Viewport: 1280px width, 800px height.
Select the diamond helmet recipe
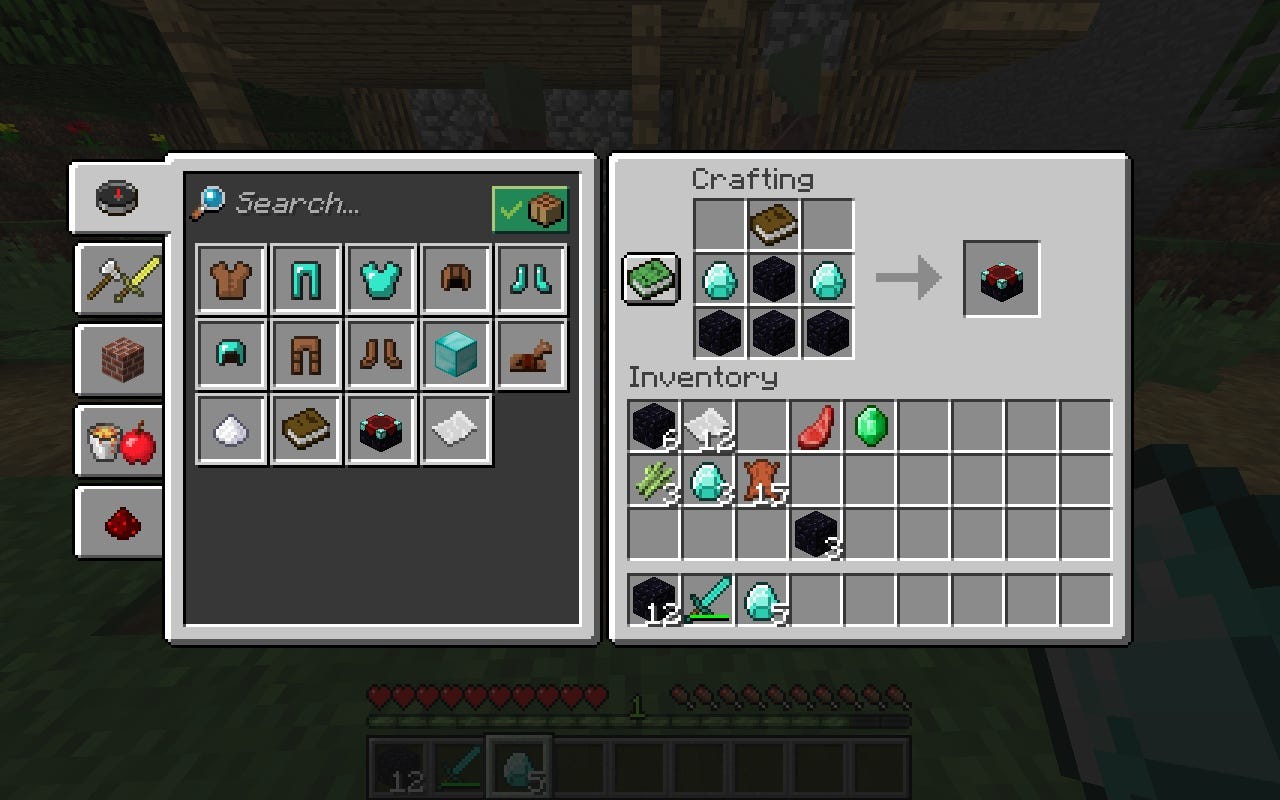click(230, 353)
